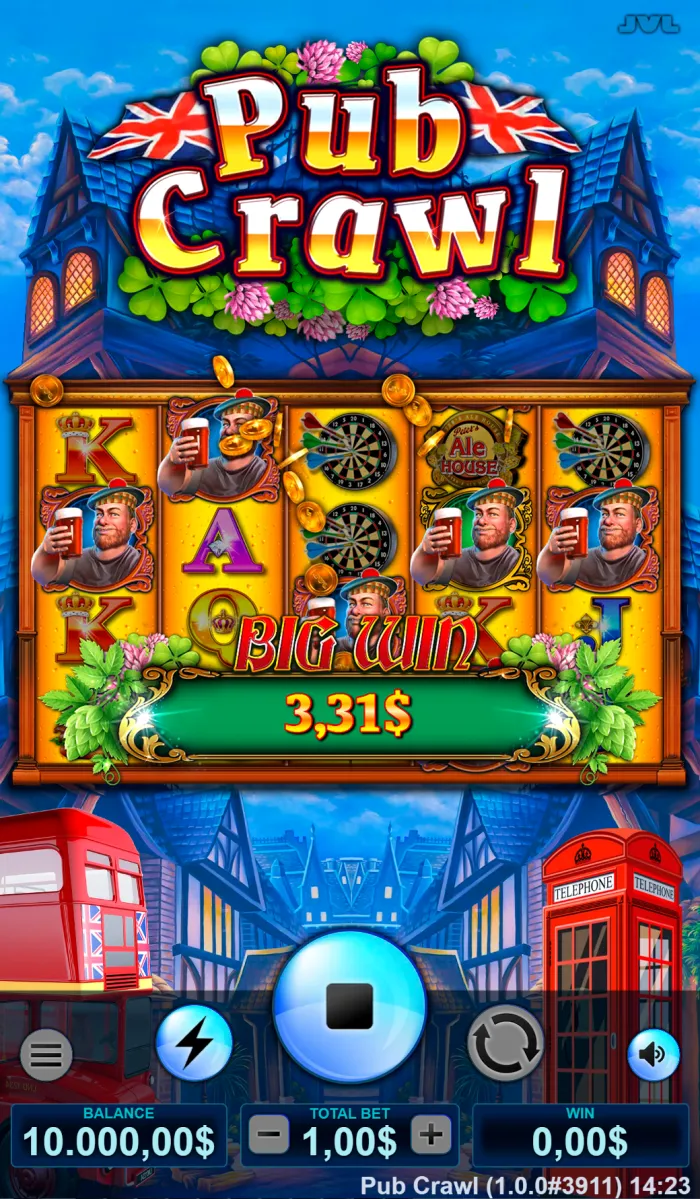Open the hamburger menu

(x=46, y=1054)
